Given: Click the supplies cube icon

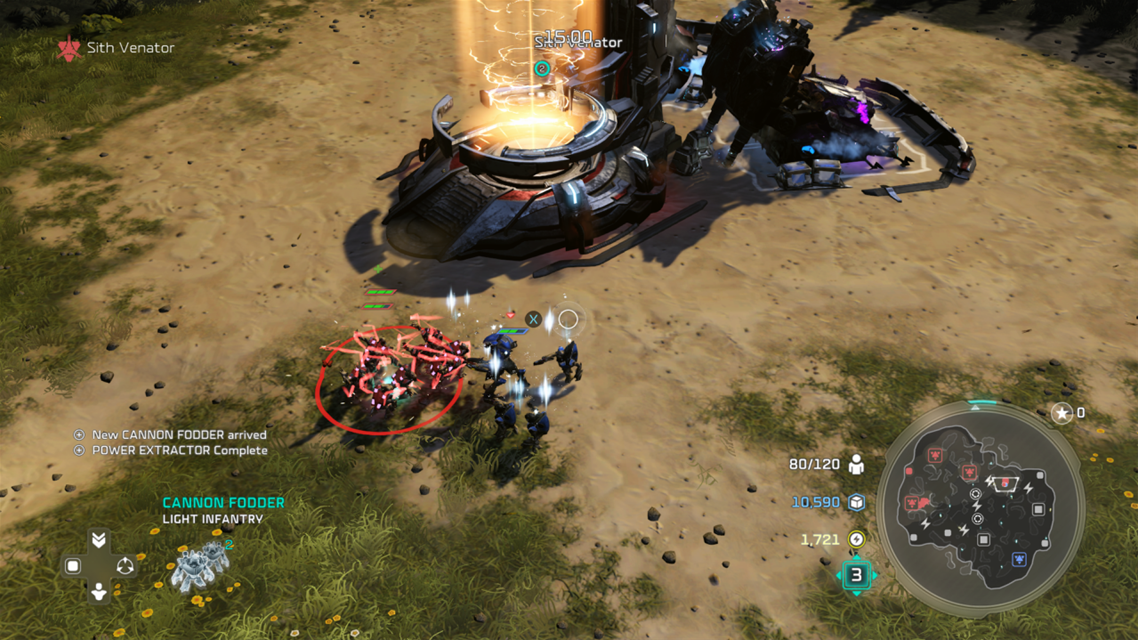Looking at the screenshot, I should pyautogui.click(x=856, y=502).
